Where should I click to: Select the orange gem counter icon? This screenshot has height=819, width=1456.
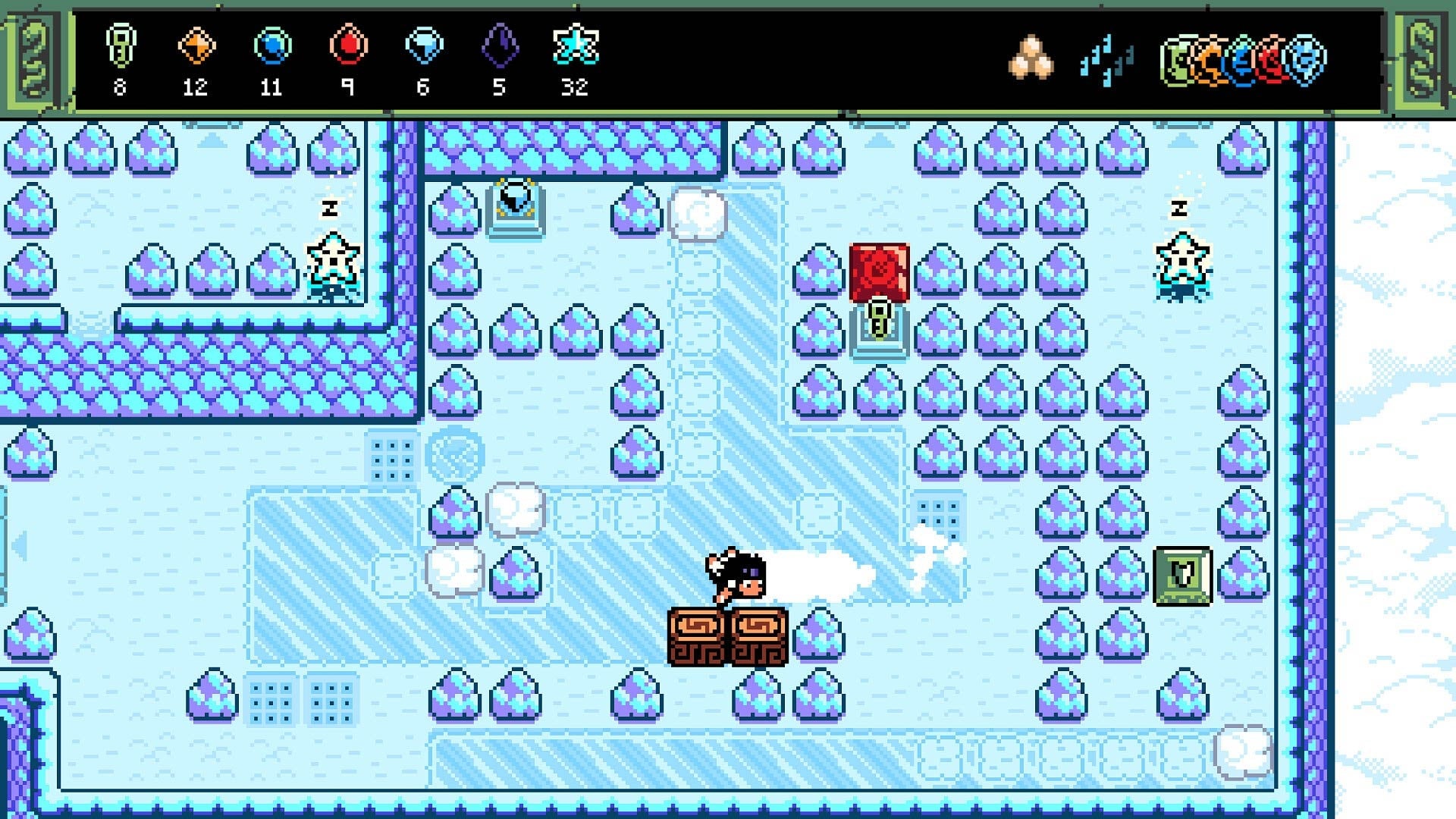pyautogui.click(x=195, y=47)
